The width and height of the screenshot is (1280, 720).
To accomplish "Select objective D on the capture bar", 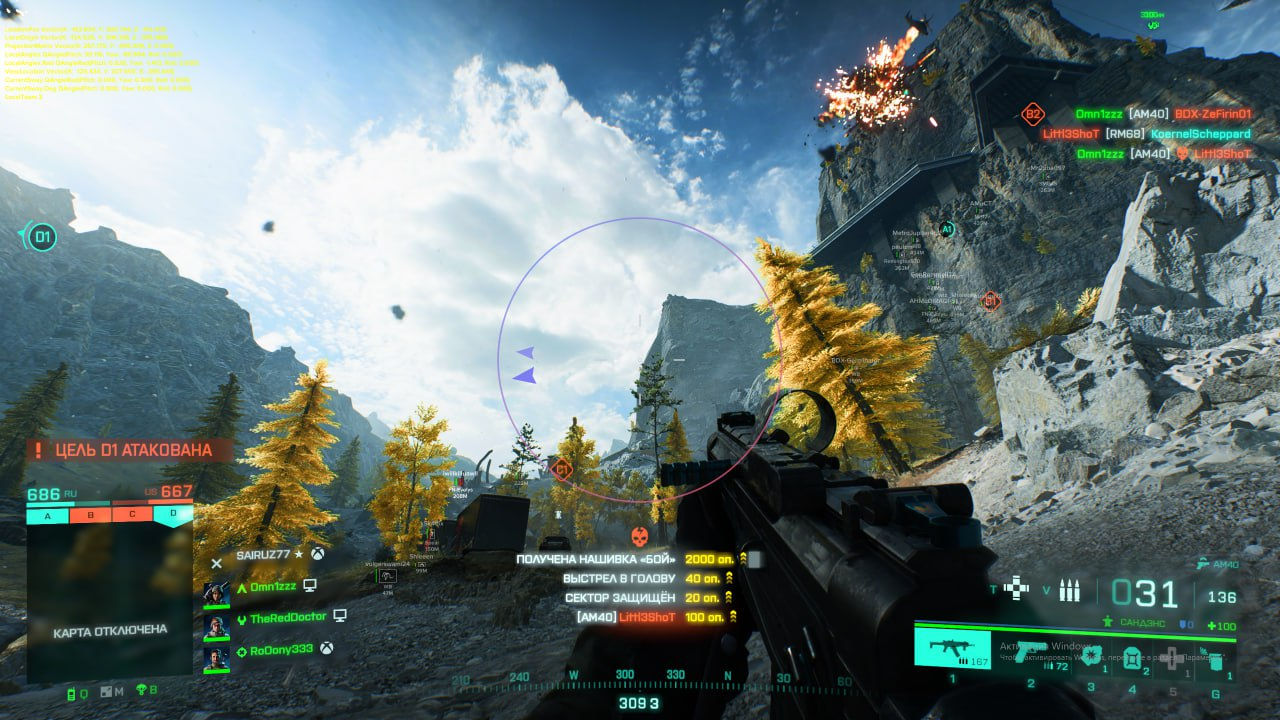I will 173,516.
